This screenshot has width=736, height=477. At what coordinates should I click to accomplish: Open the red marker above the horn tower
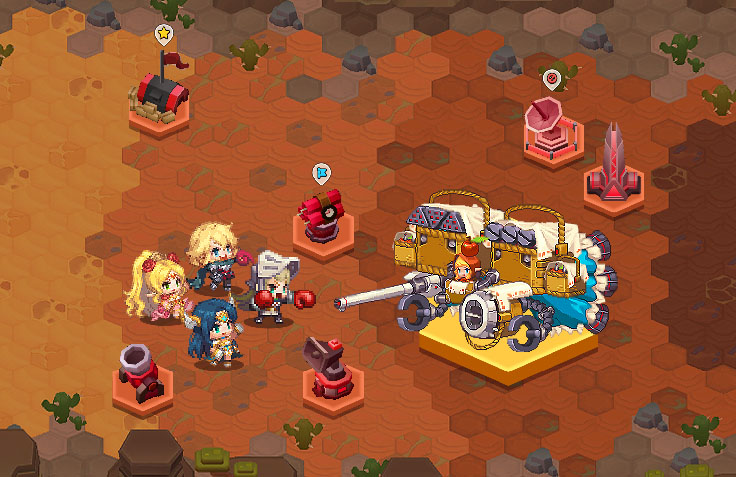(x=550, y=77)
